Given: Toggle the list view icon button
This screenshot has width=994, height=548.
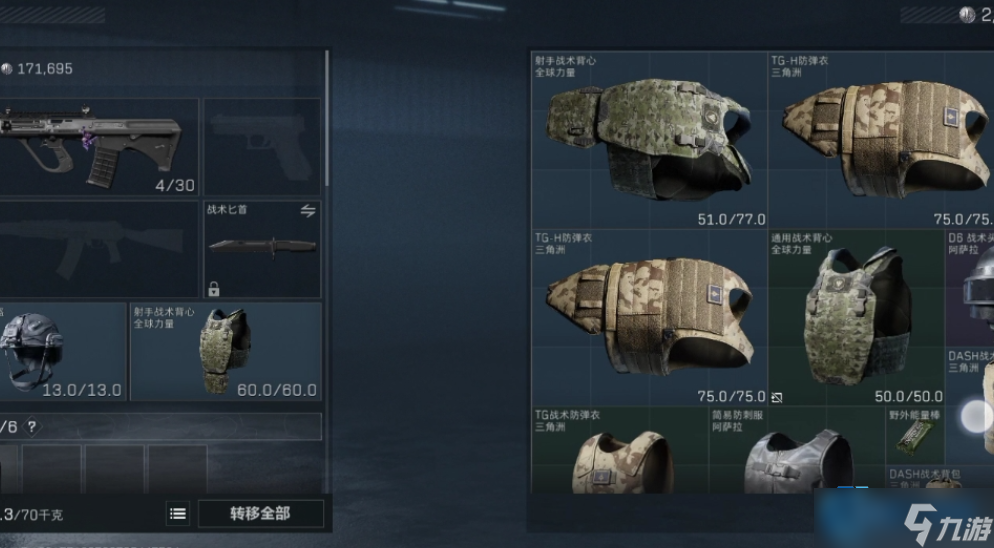Looking at the screenshot, I should tap(178, 513).
